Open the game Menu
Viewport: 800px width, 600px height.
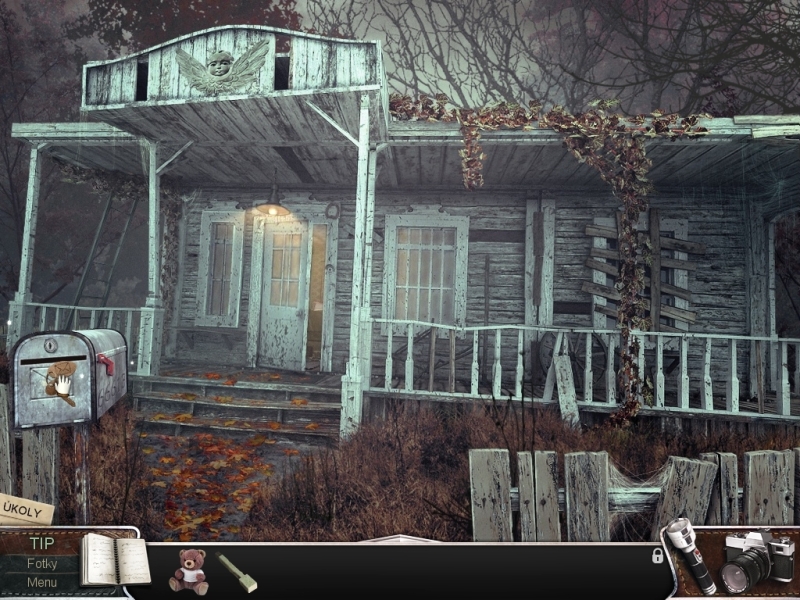coord(42,583)
